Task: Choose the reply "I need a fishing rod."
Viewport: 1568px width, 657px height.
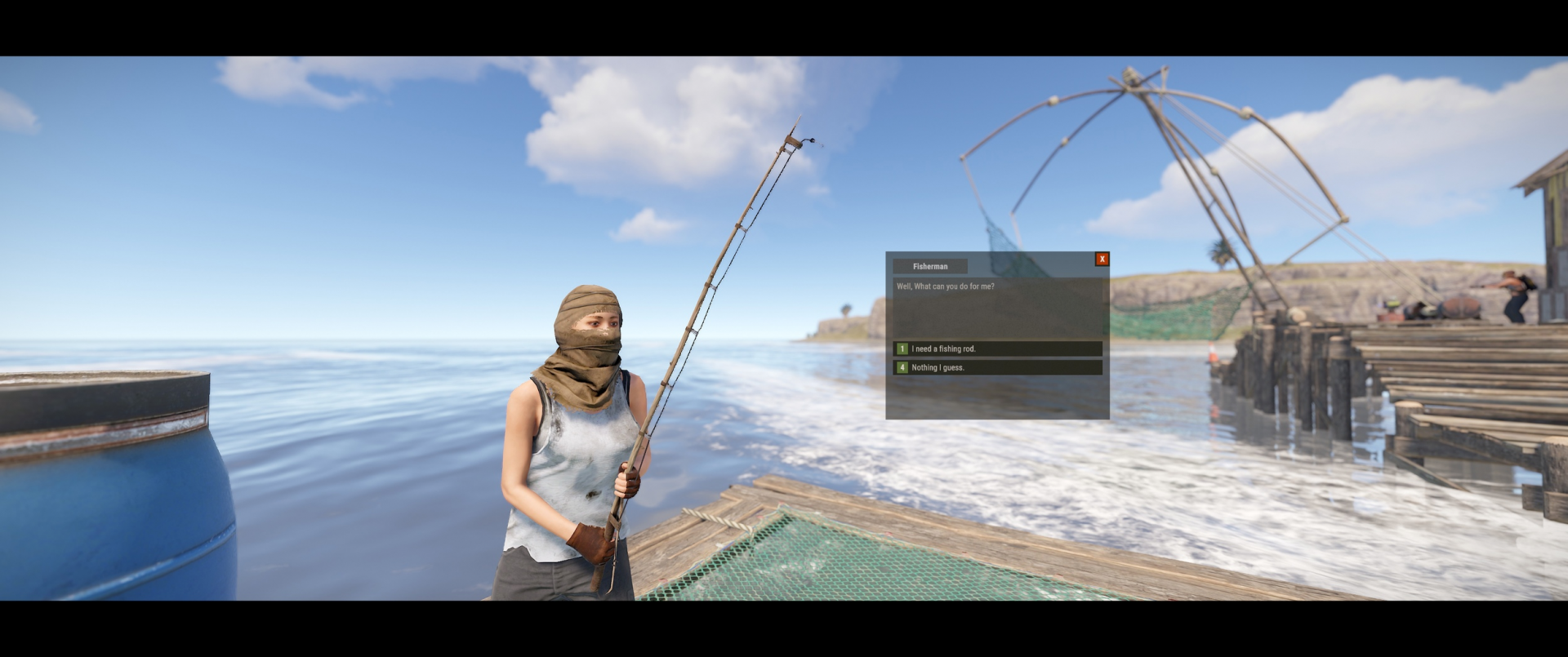Action: point(997,348)
